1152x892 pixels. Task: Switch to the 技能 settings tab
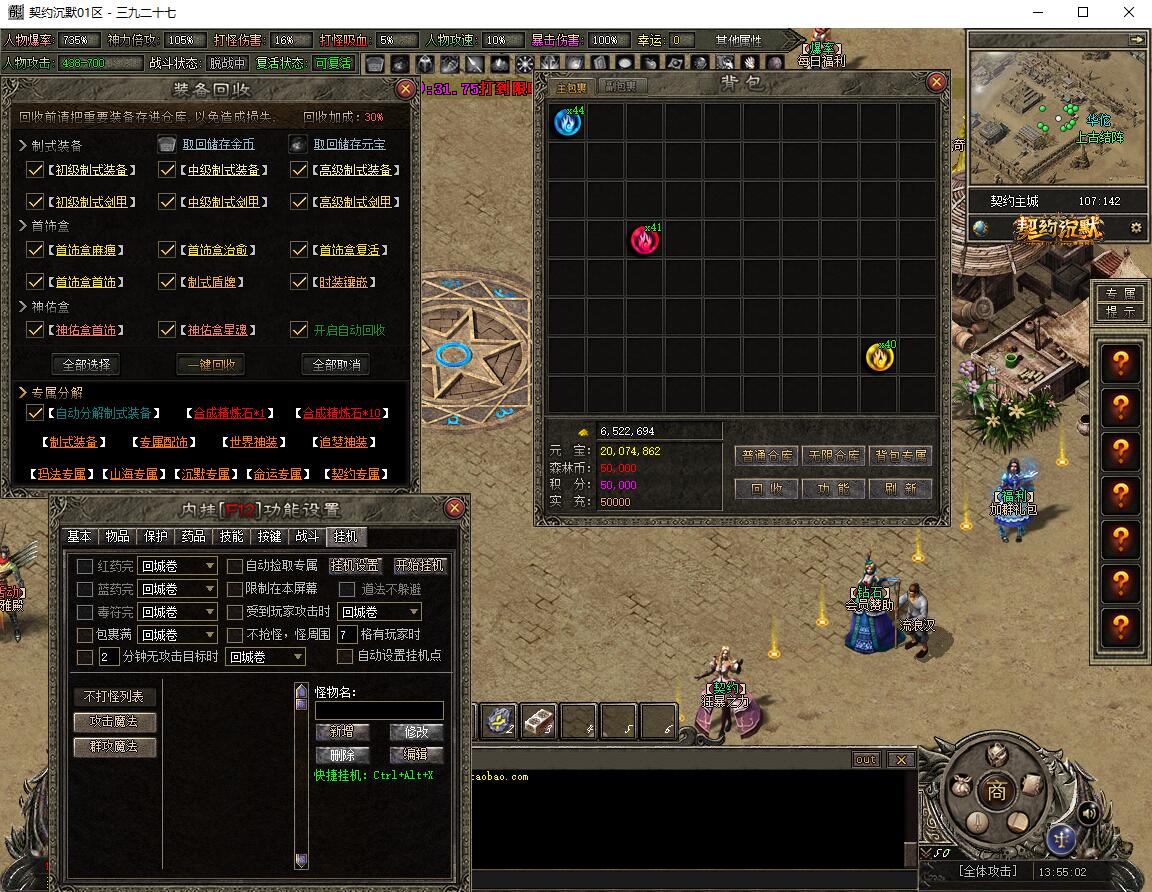(x=231, y=537)
